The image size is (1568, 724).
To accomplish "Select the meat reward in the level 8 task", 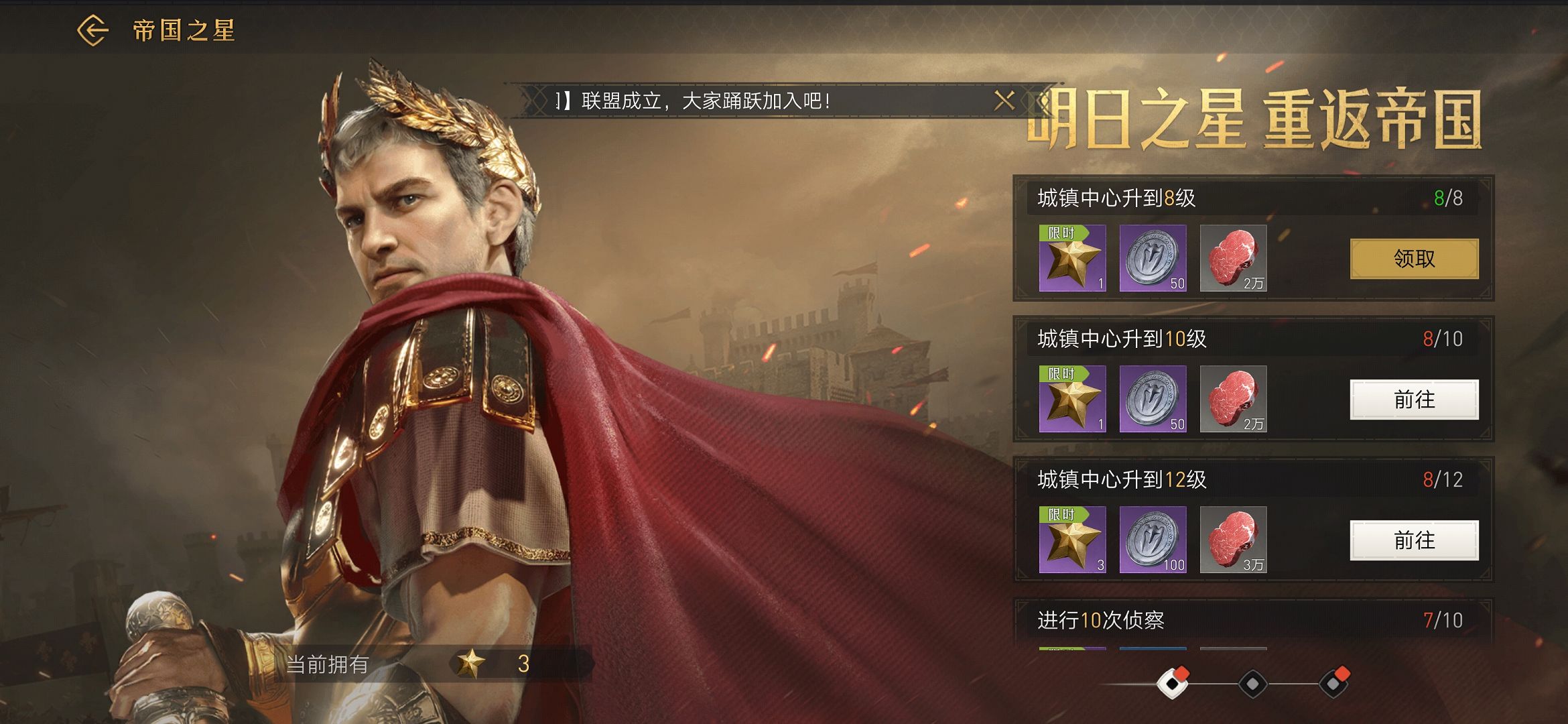I will (1233, 259).
